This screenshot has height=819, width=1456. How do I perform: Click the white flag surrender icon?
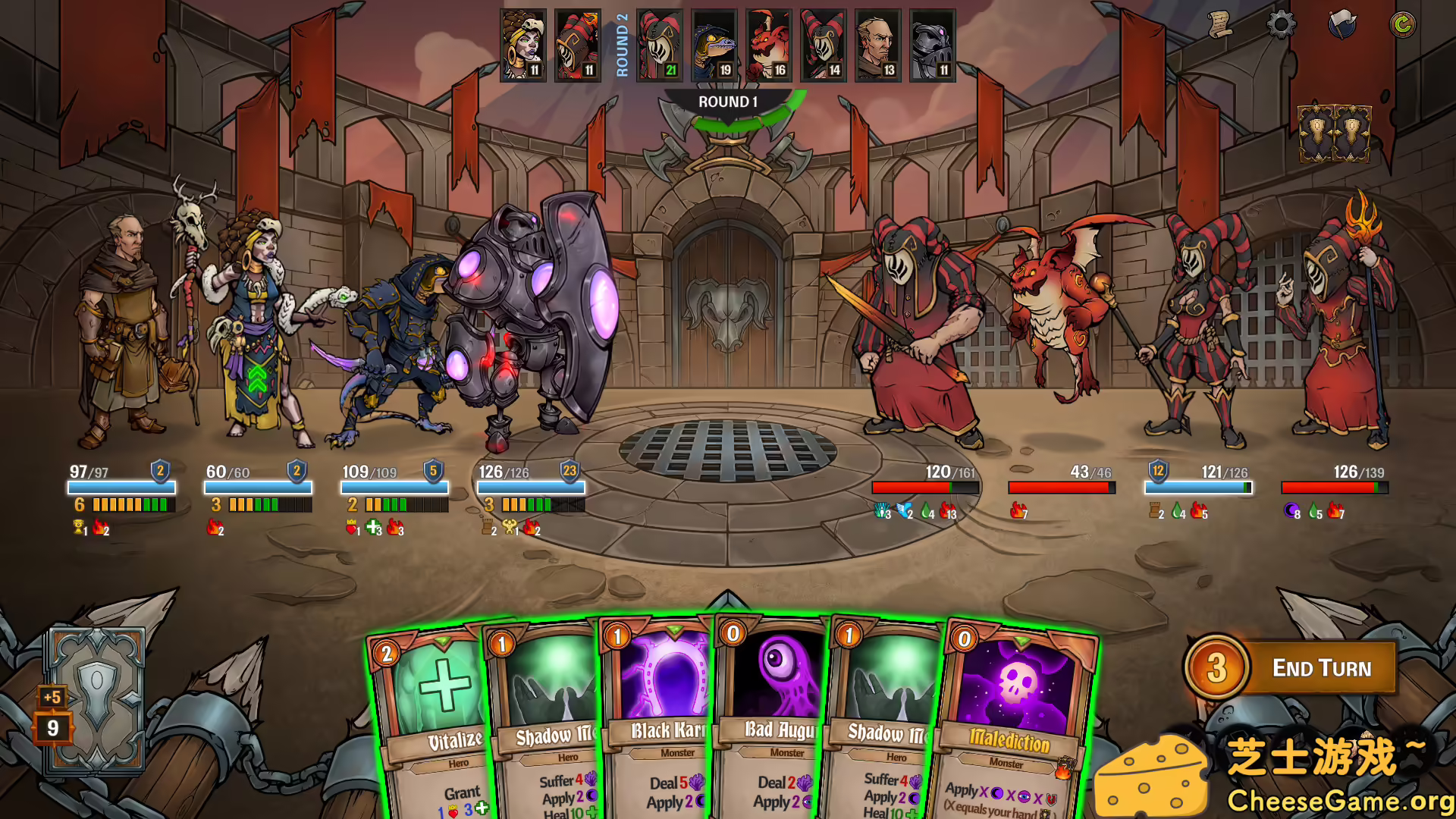pos(1341,25)
